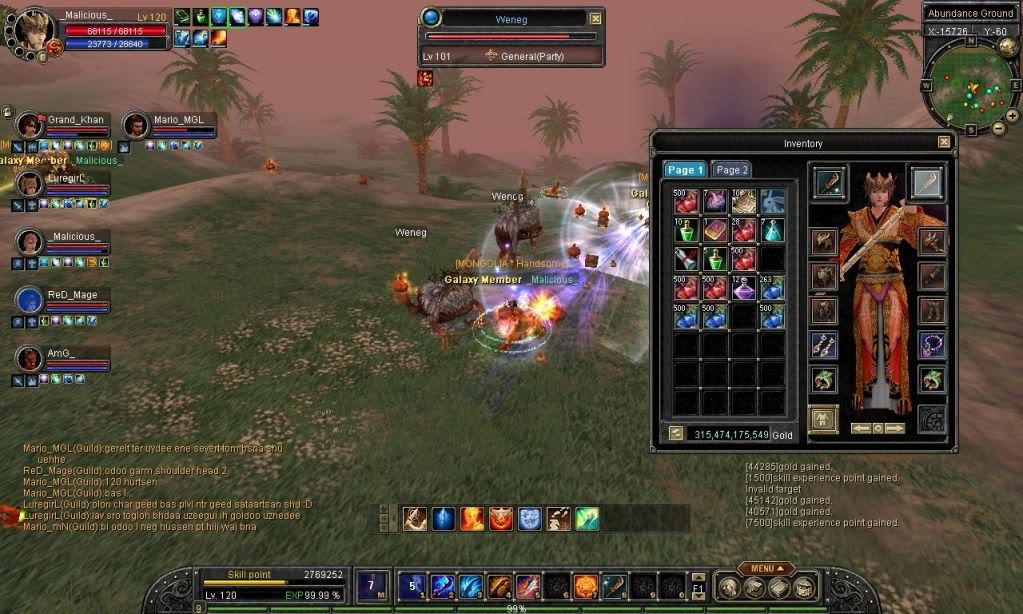Click the equipped glaive weapon slot
This screenshot has width=1023, height=614.
coord(926,183)
